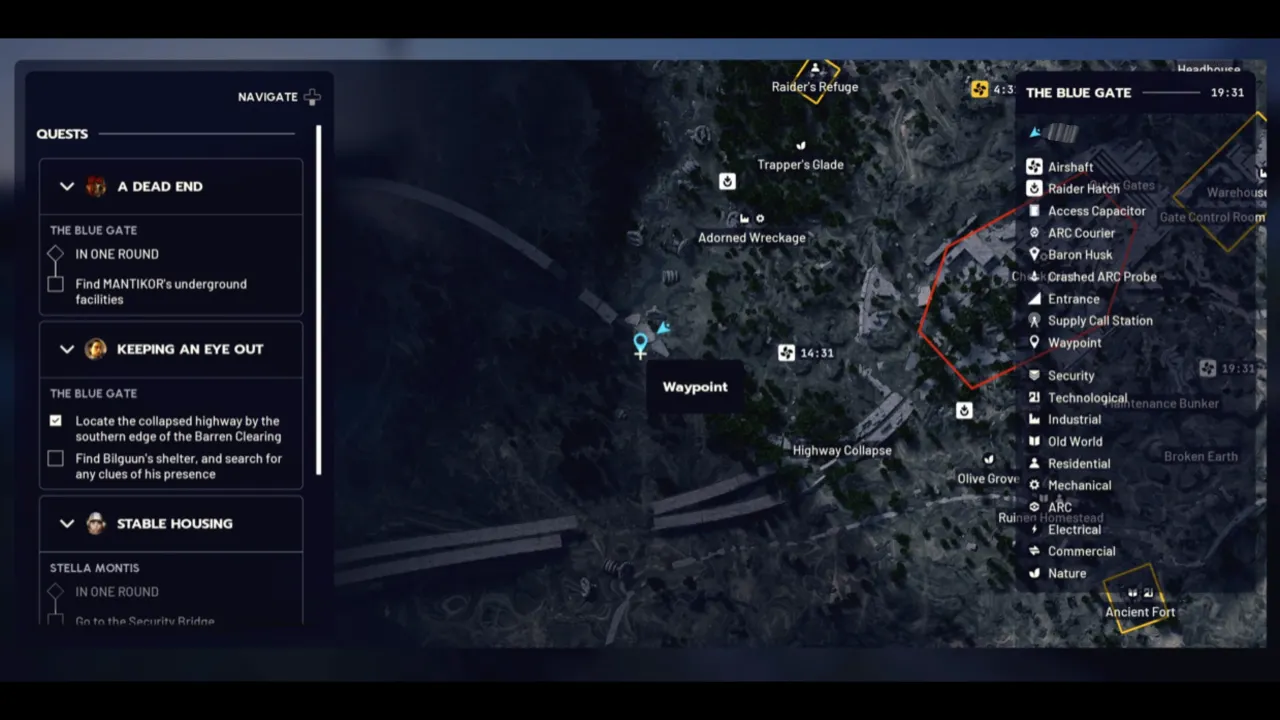Open the QUESTS panel header

point(62,133)
